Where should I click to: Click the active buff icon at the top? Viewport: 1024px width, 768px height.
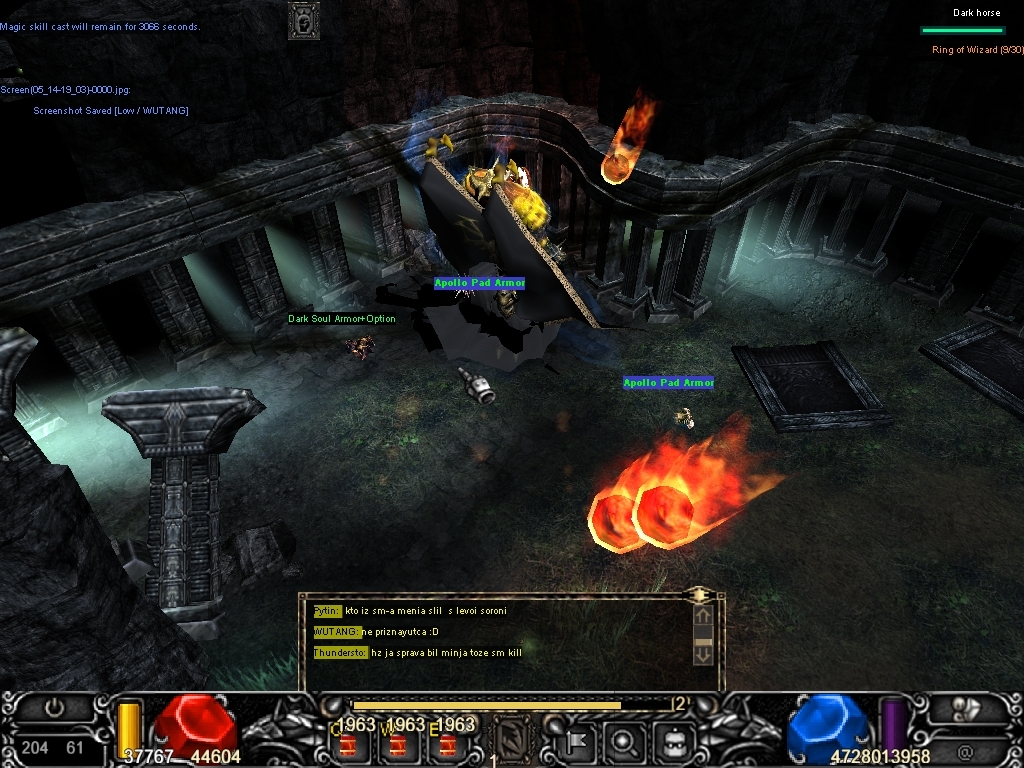[304, 20]
